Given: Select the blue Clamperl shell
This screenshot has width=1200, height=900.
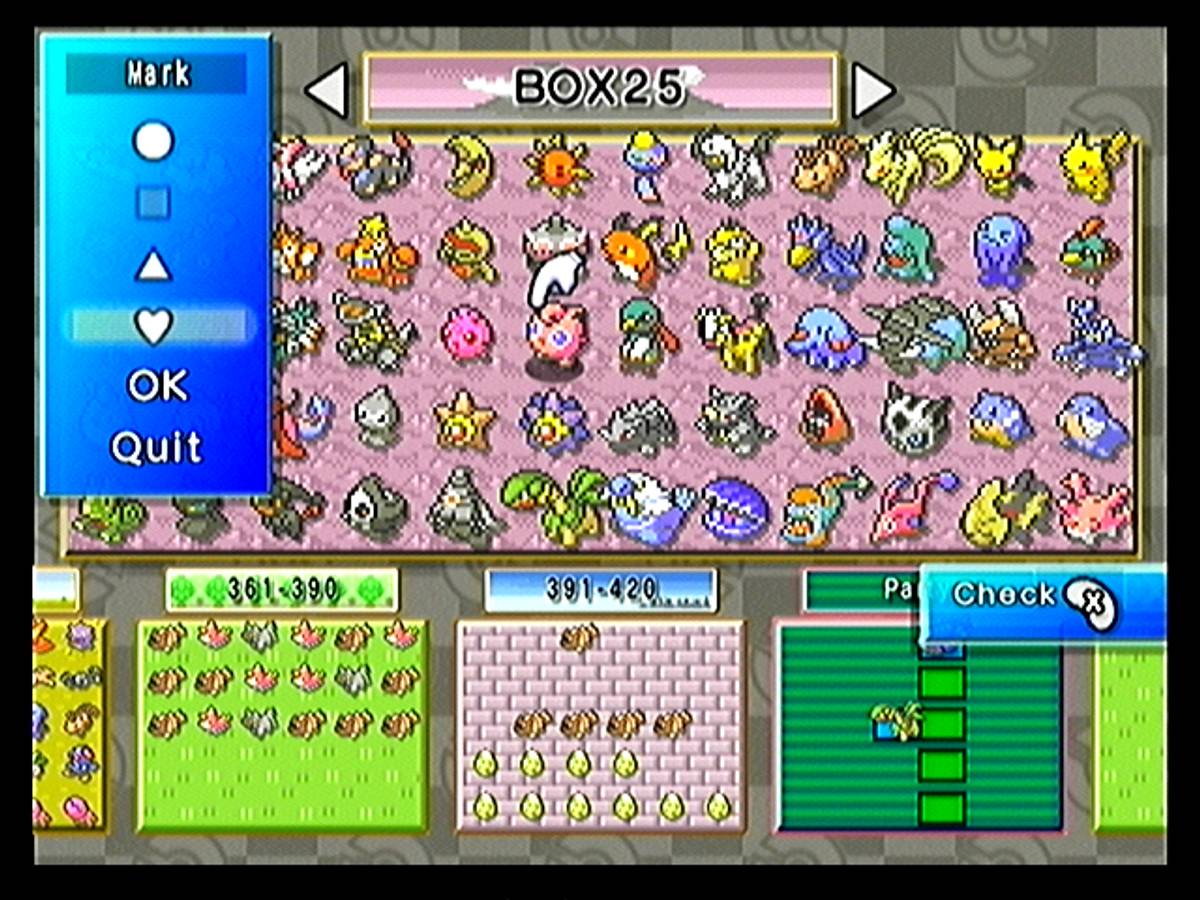Looking at the screenshot, I should pyautogui.click(x=735, y=512).
